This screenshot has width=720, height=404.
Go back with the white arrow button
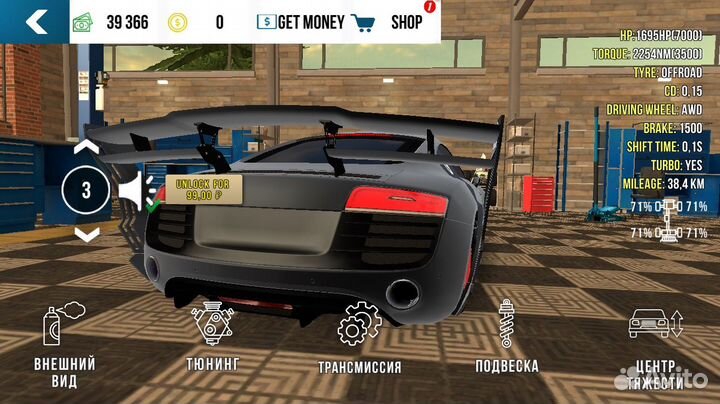(35, 21)
